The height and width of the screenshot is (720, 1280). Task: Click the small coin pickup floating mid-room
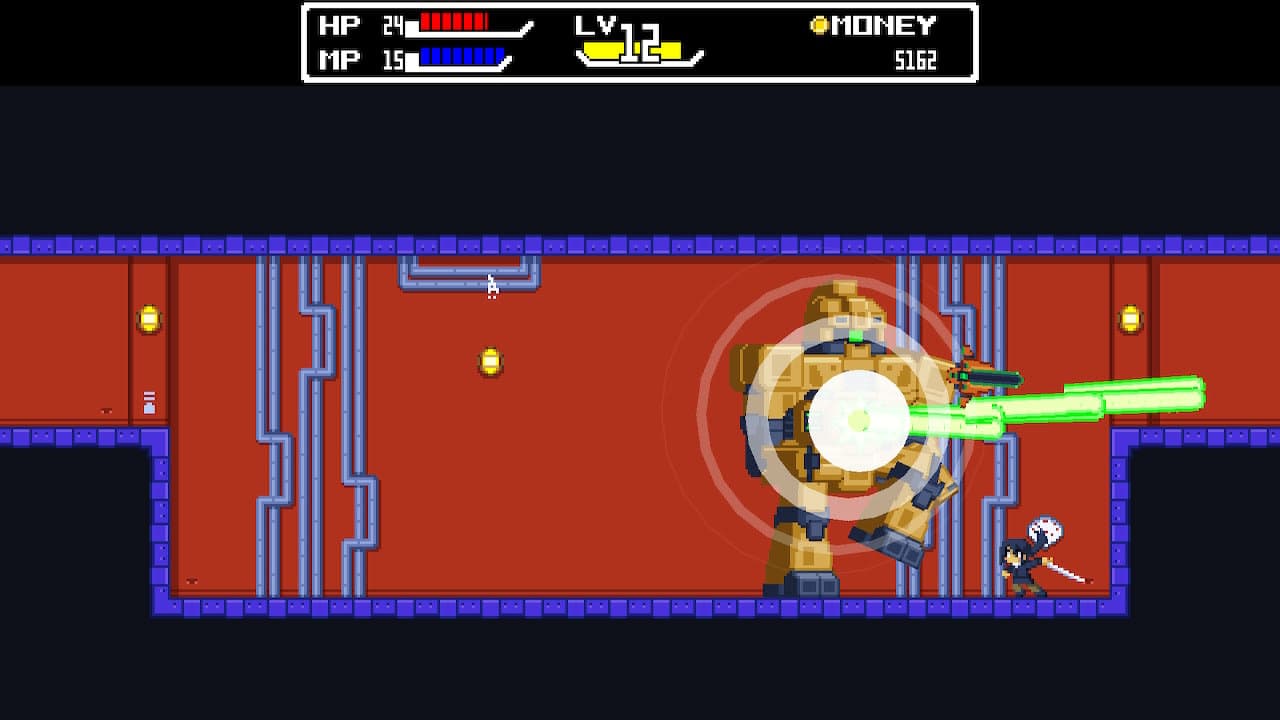coord(489,362)
